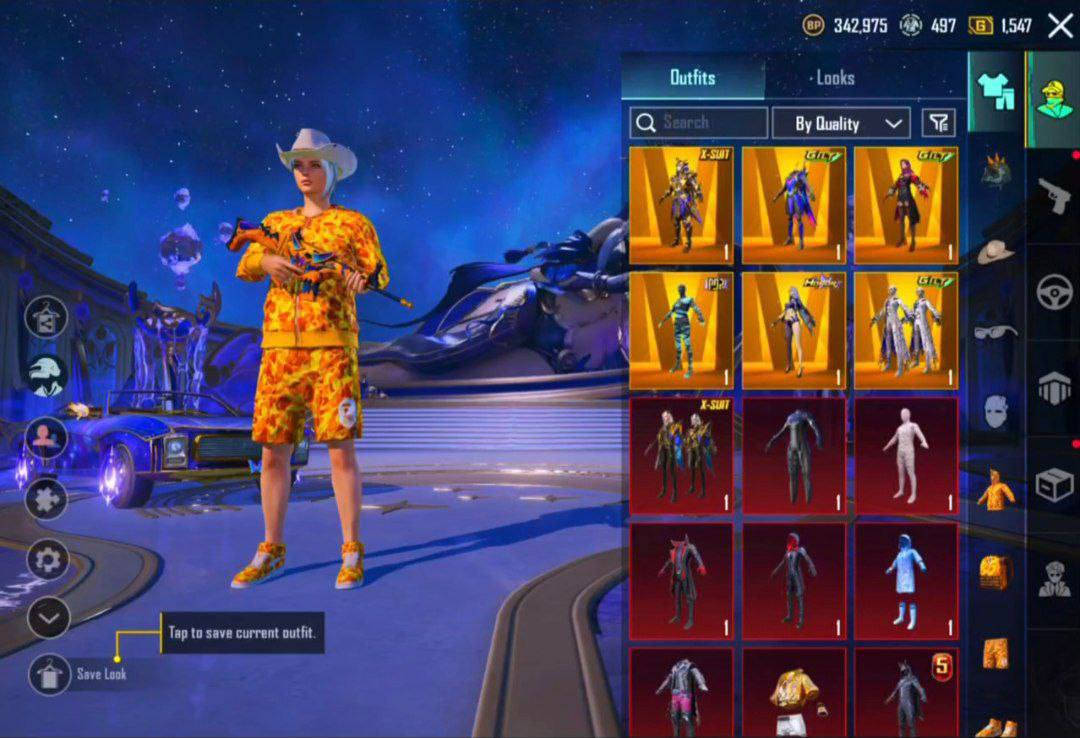The width and height of the screenshot is (1080, 738).
Task: Collapse the side menu with the down arrow
Action: [47, 620]
